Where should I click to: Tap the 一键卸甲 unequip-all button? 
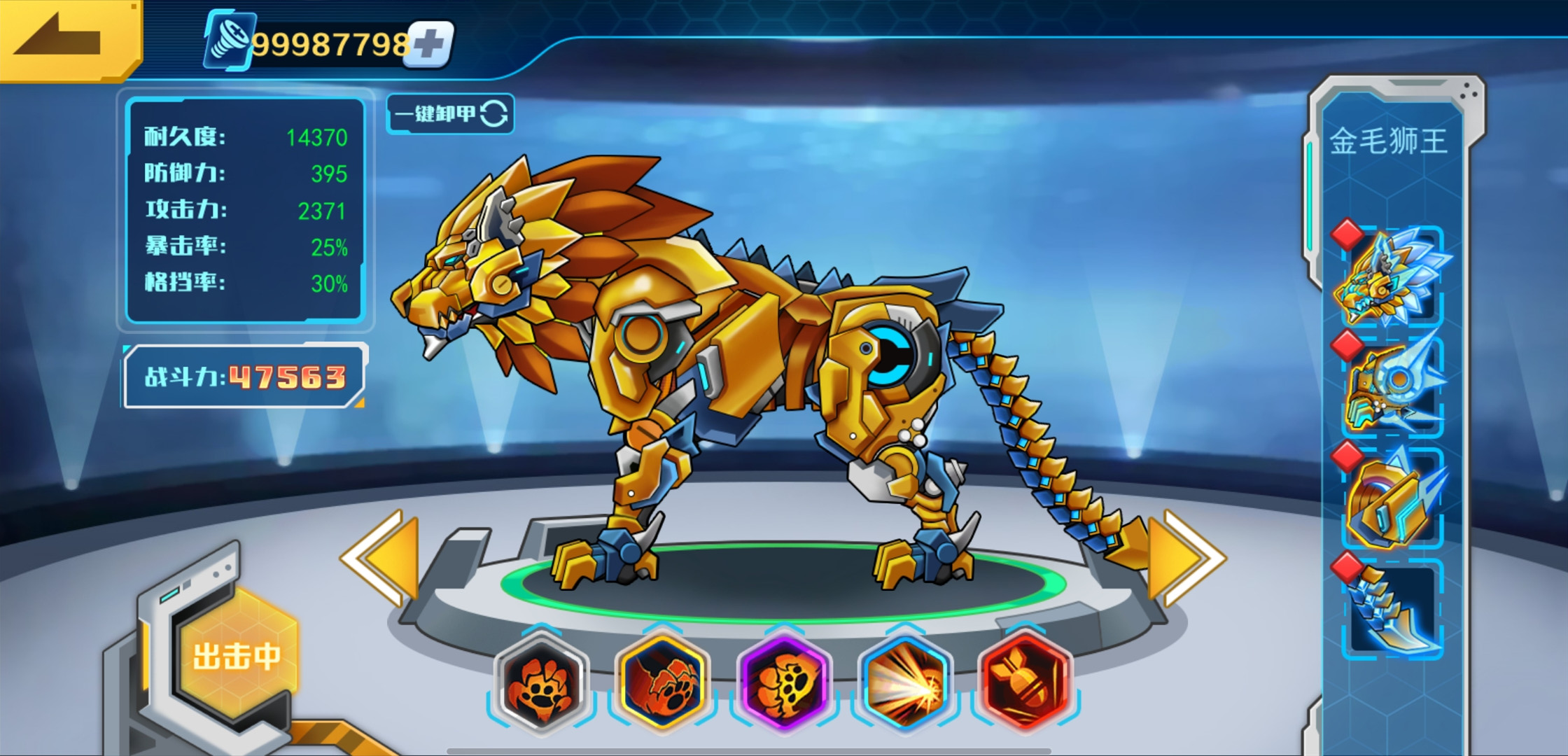[450, 113]
